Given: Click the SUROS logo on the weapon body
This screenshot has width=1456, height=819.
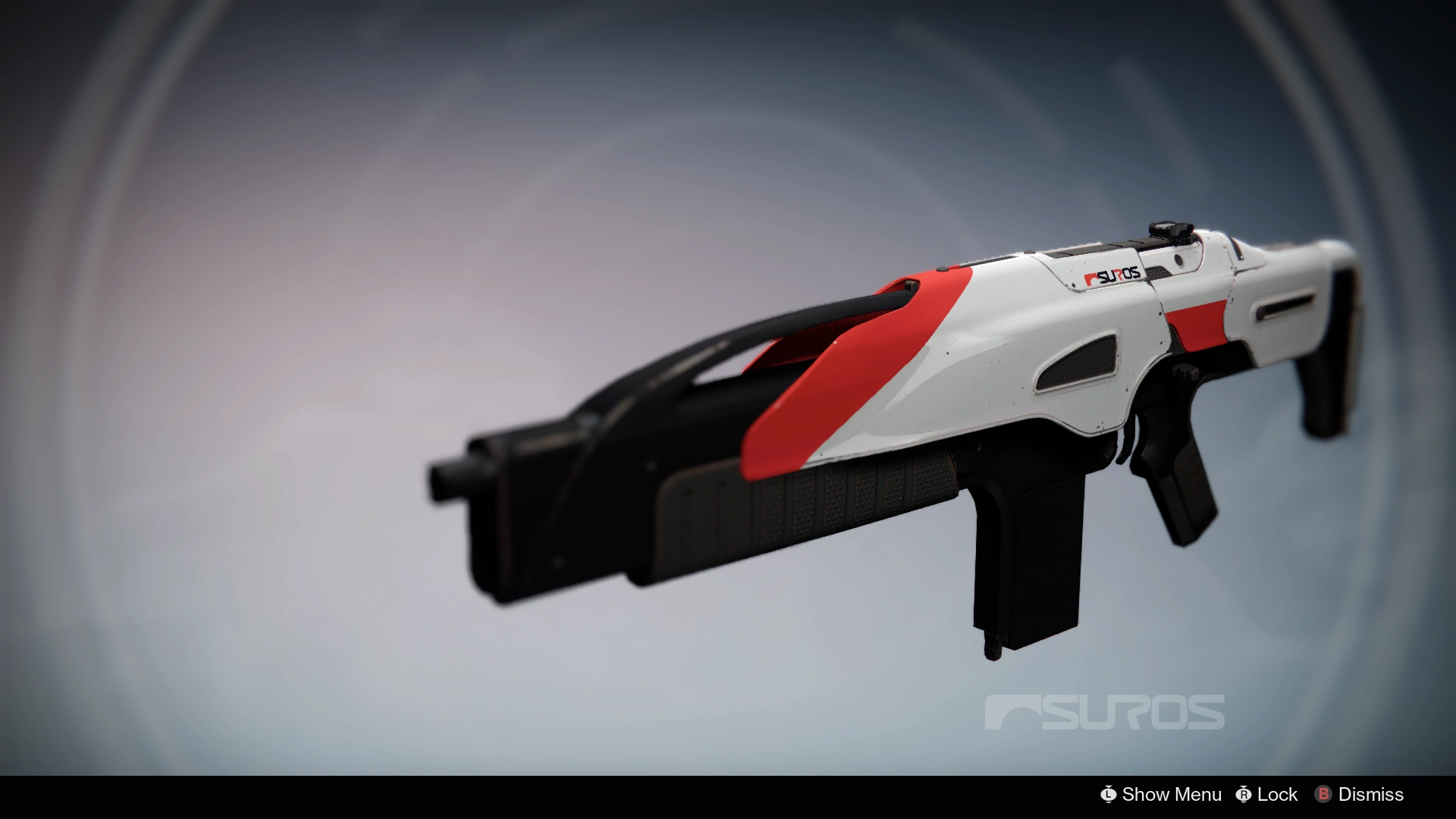Looking at the screenshot, I should [1113, 275].
